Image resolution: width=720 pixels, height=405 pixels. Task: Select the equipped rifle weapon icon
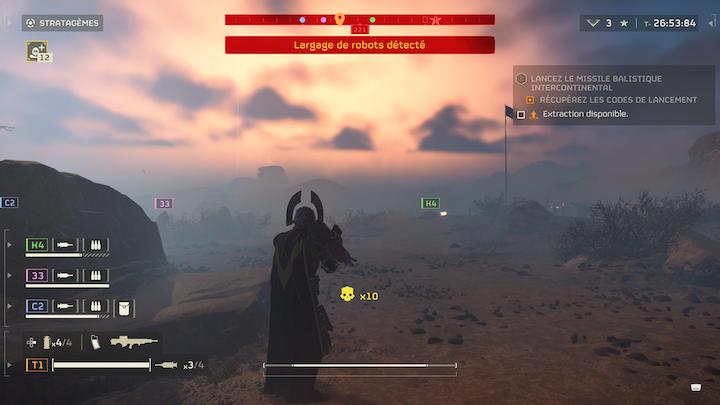134,342
